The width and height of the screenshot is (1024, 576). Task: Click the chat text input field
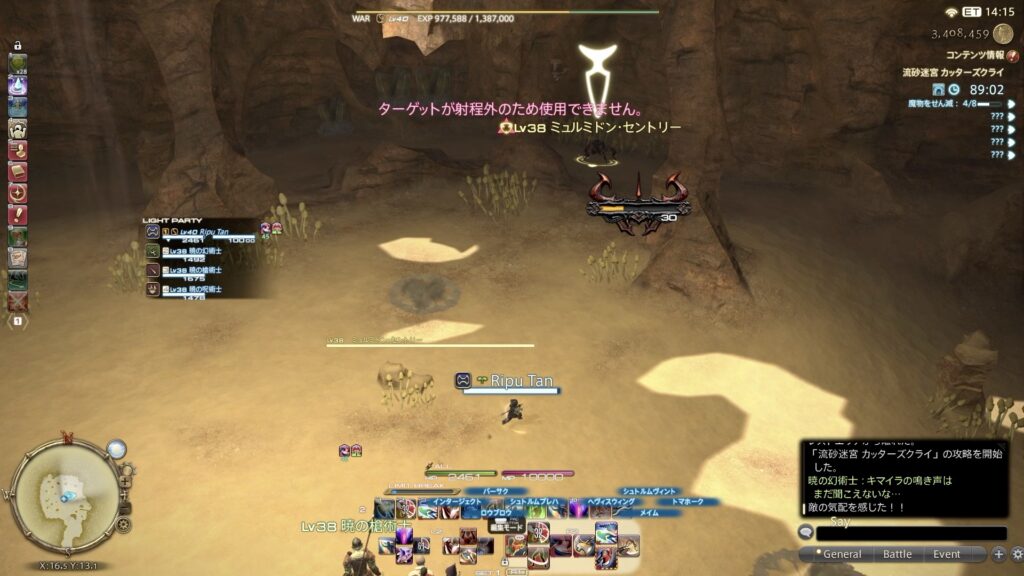(x=910, y=533)
